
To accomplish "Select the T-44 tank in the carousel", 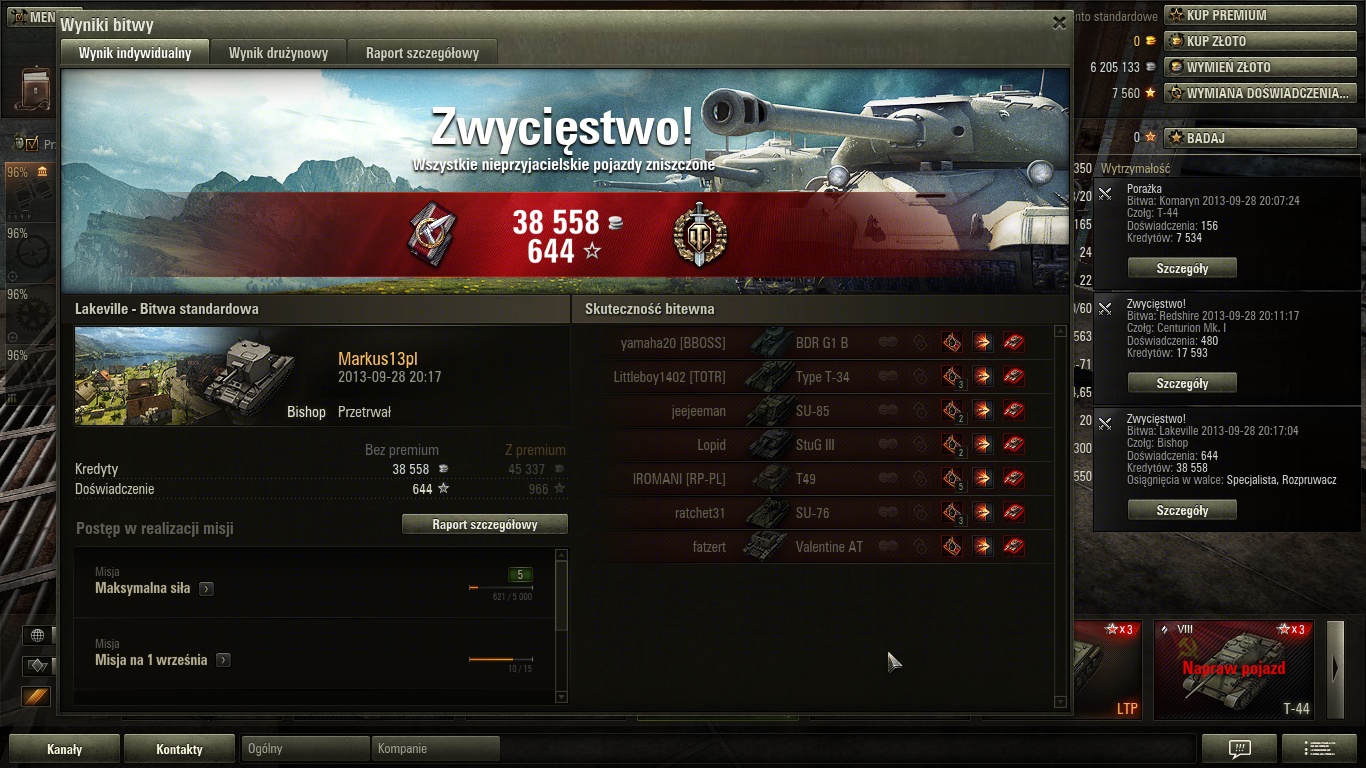I will point(1235,669).
